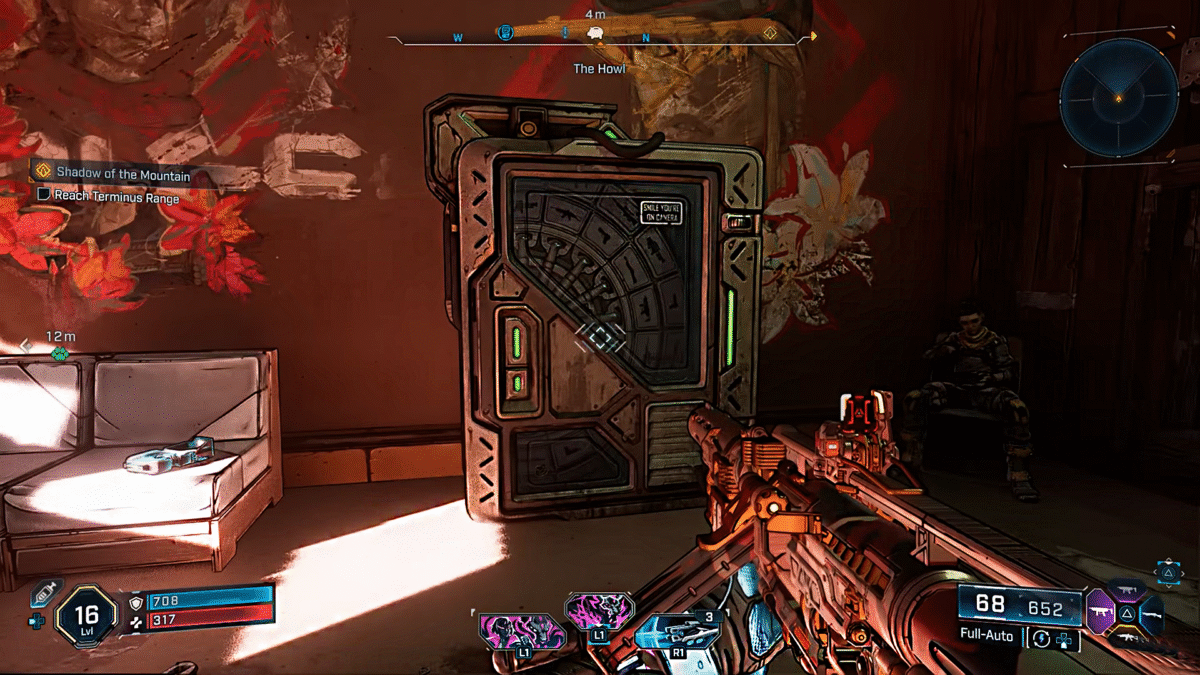This screenshot has width=1200, height=675.
Task: Select the bottom weapon slot in wheel
Action: [x=1126, y=636]
